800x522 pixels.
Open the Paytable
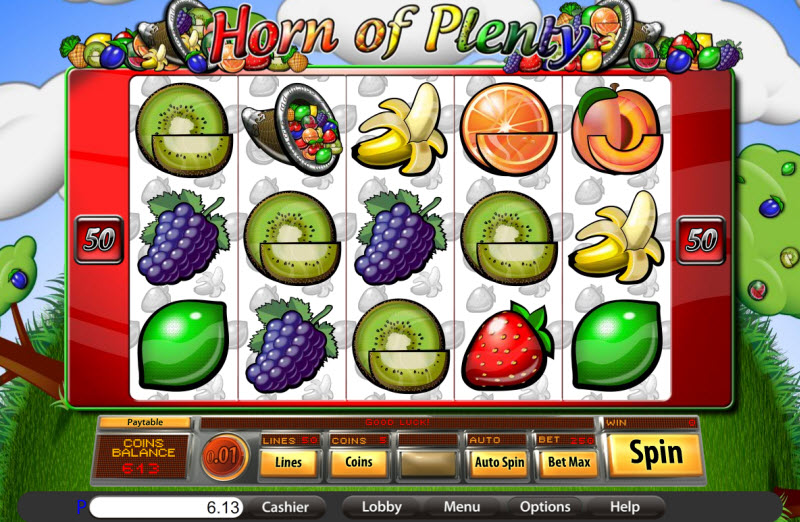tap(145, 423)
